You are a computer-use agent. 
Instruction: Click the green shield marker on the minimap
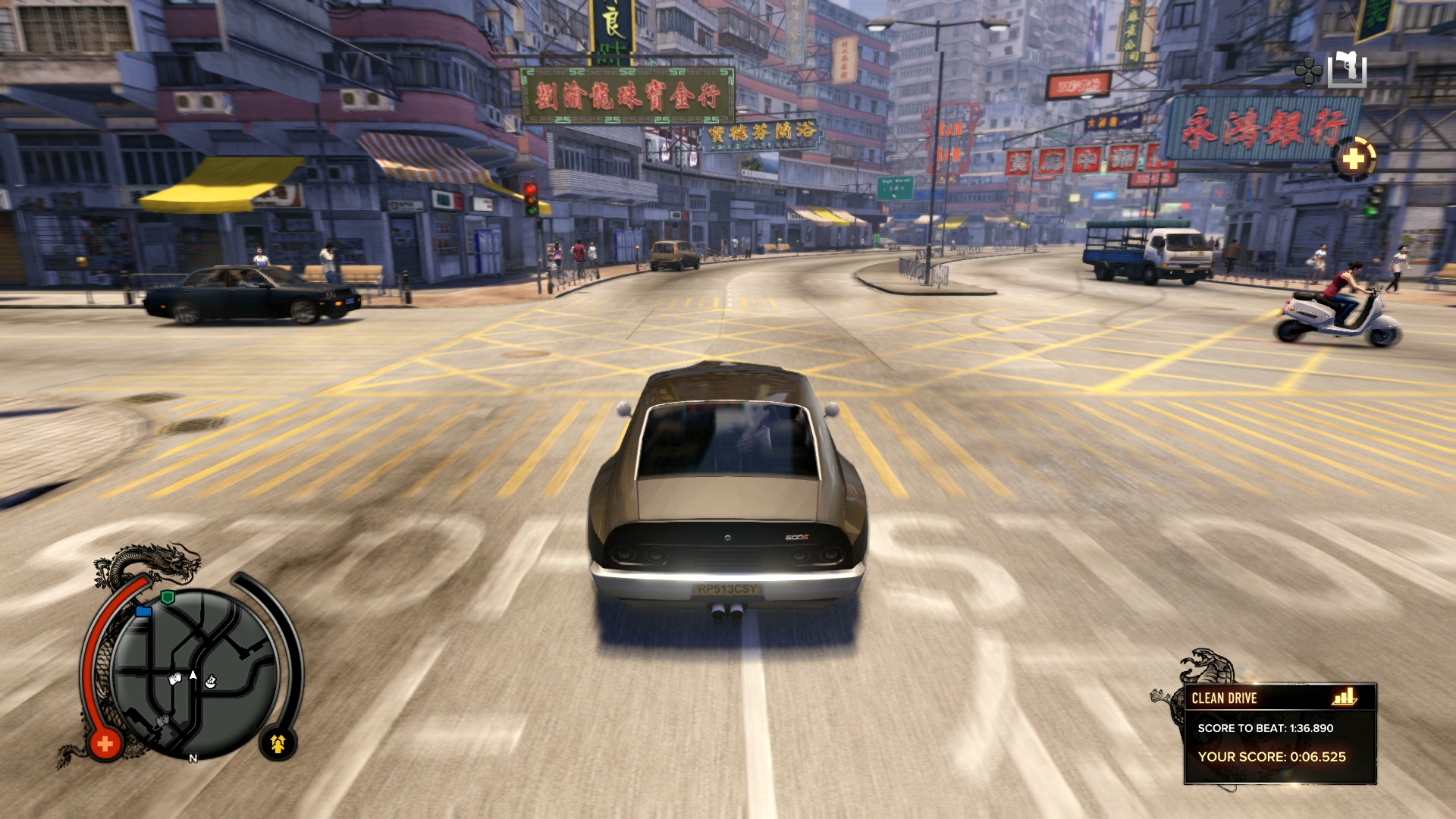coord(168,596)
